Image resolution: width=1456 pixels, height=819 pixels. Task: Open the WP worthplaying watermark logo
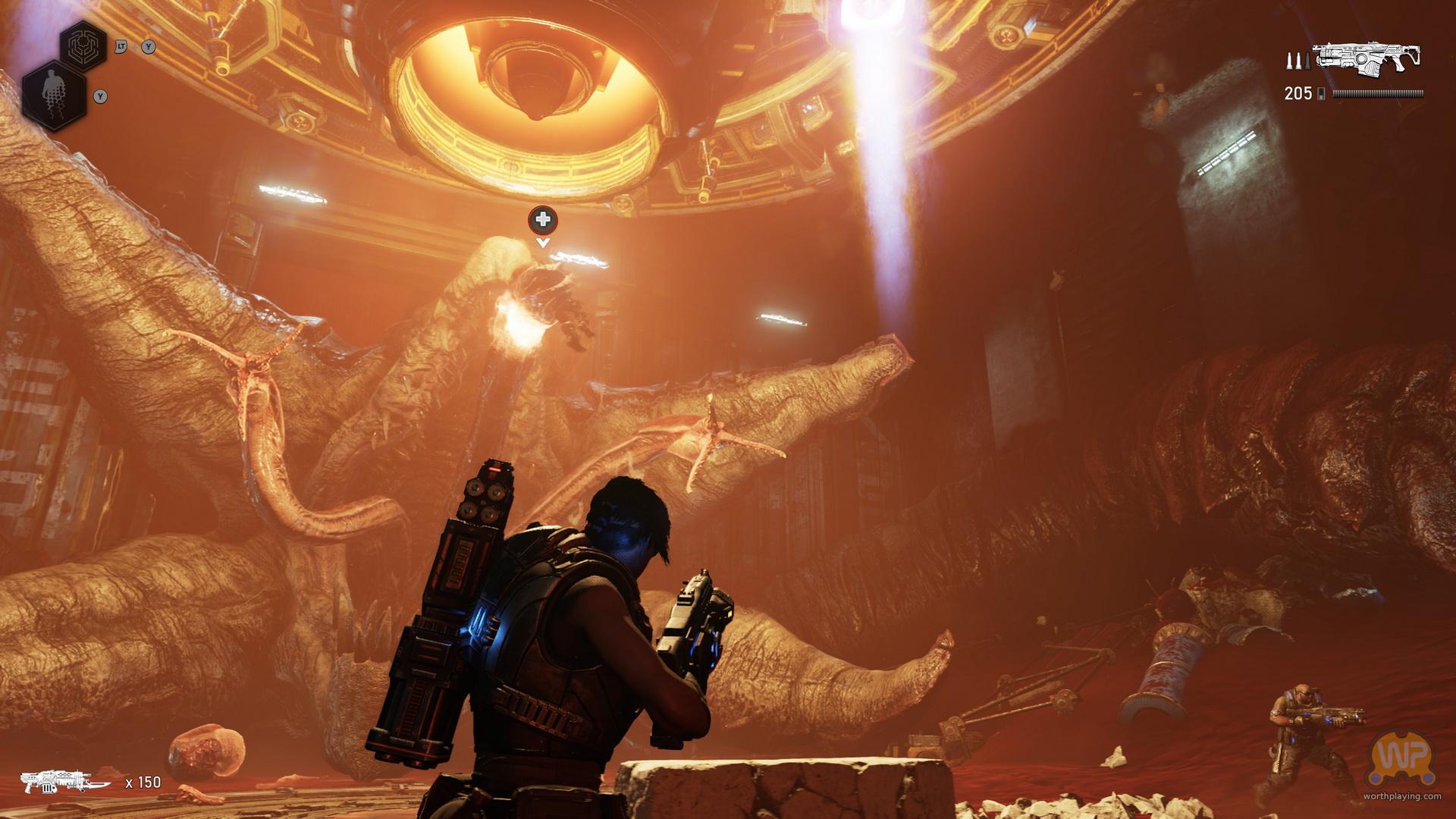coord(1401,761)
